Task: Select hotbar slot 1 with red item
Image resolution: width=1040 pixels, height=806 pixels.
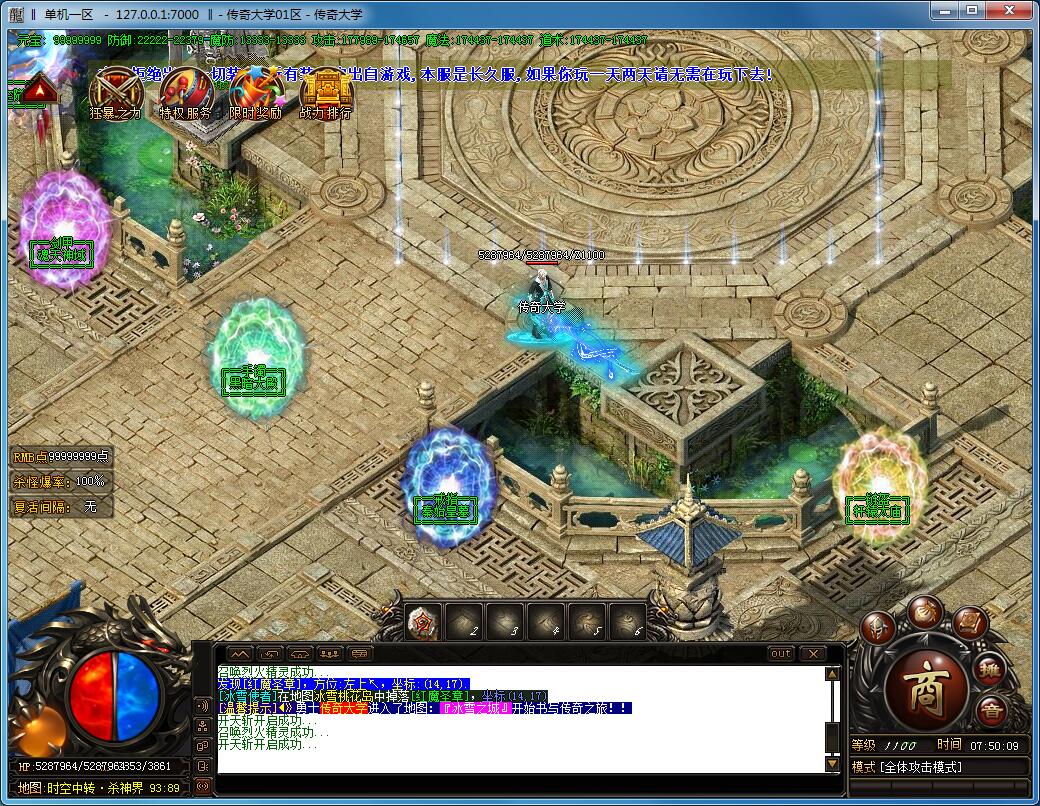Action: click(424, 623)
